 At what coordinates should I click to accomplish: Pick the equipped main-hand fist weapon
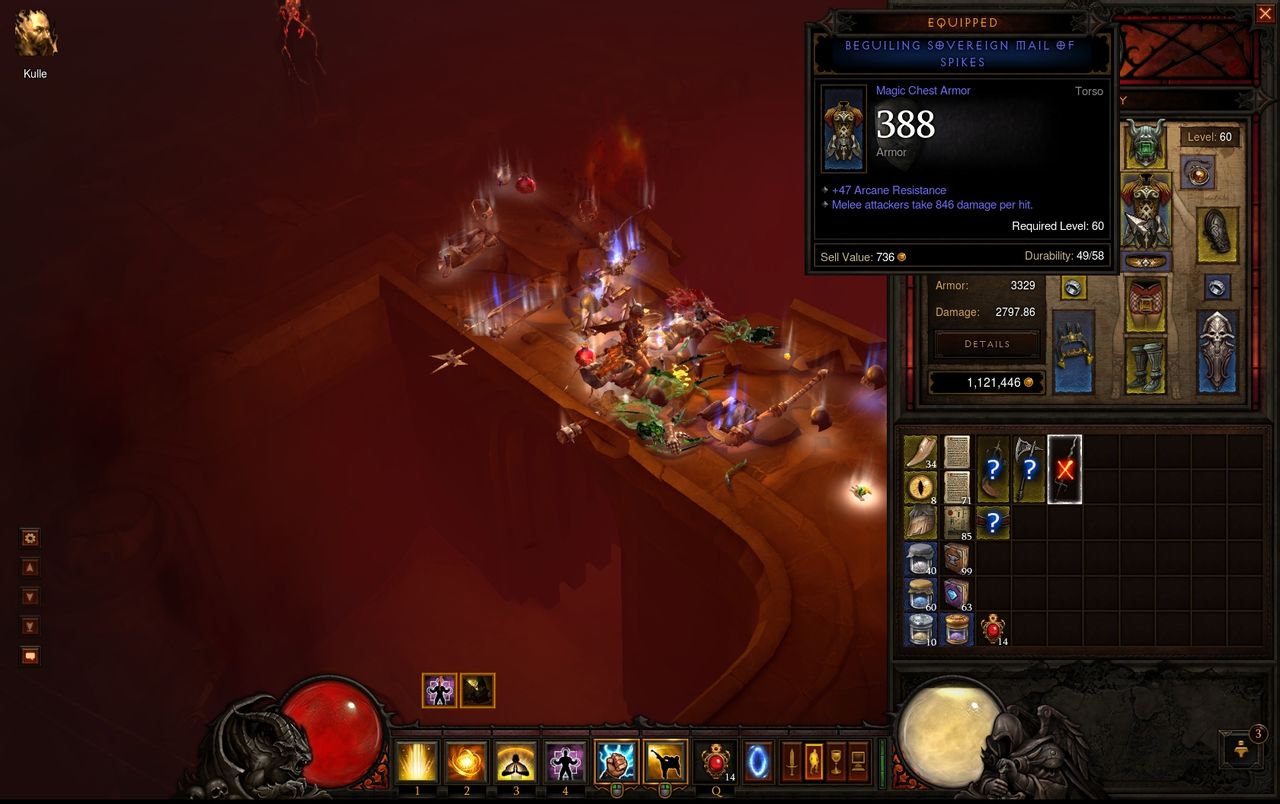(1073, 350)
